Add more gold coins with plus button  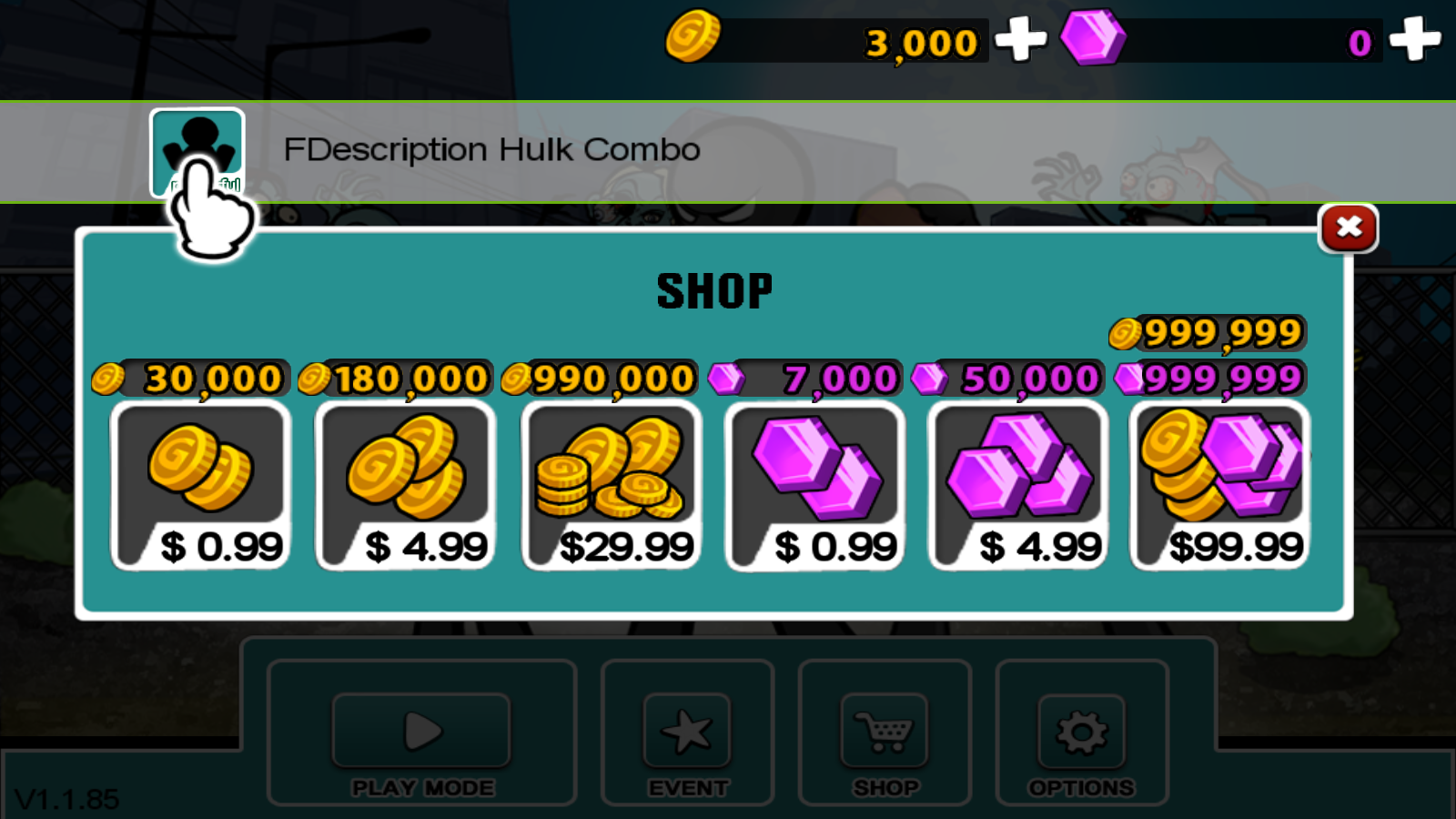(1020, 40)
